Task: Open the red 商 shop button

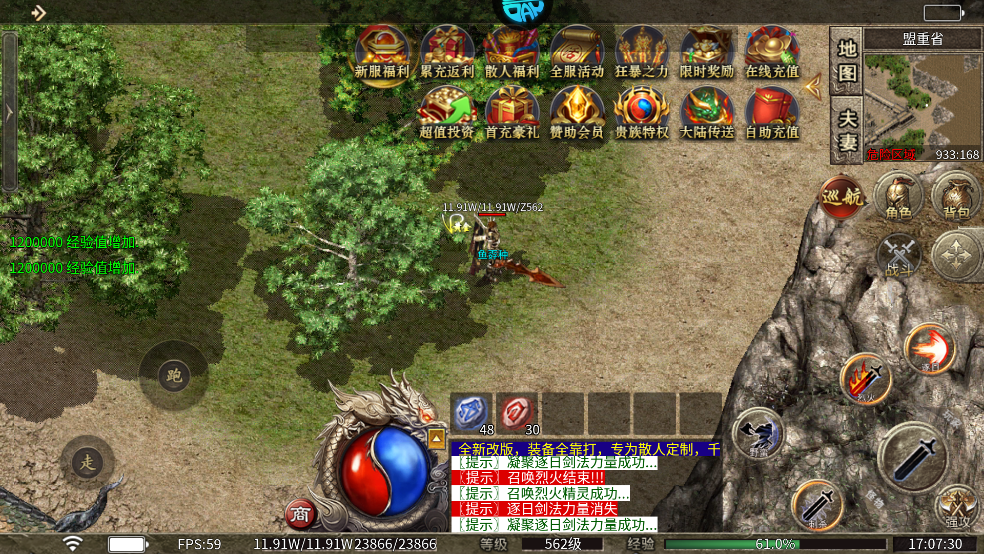Action: point(298,514)
